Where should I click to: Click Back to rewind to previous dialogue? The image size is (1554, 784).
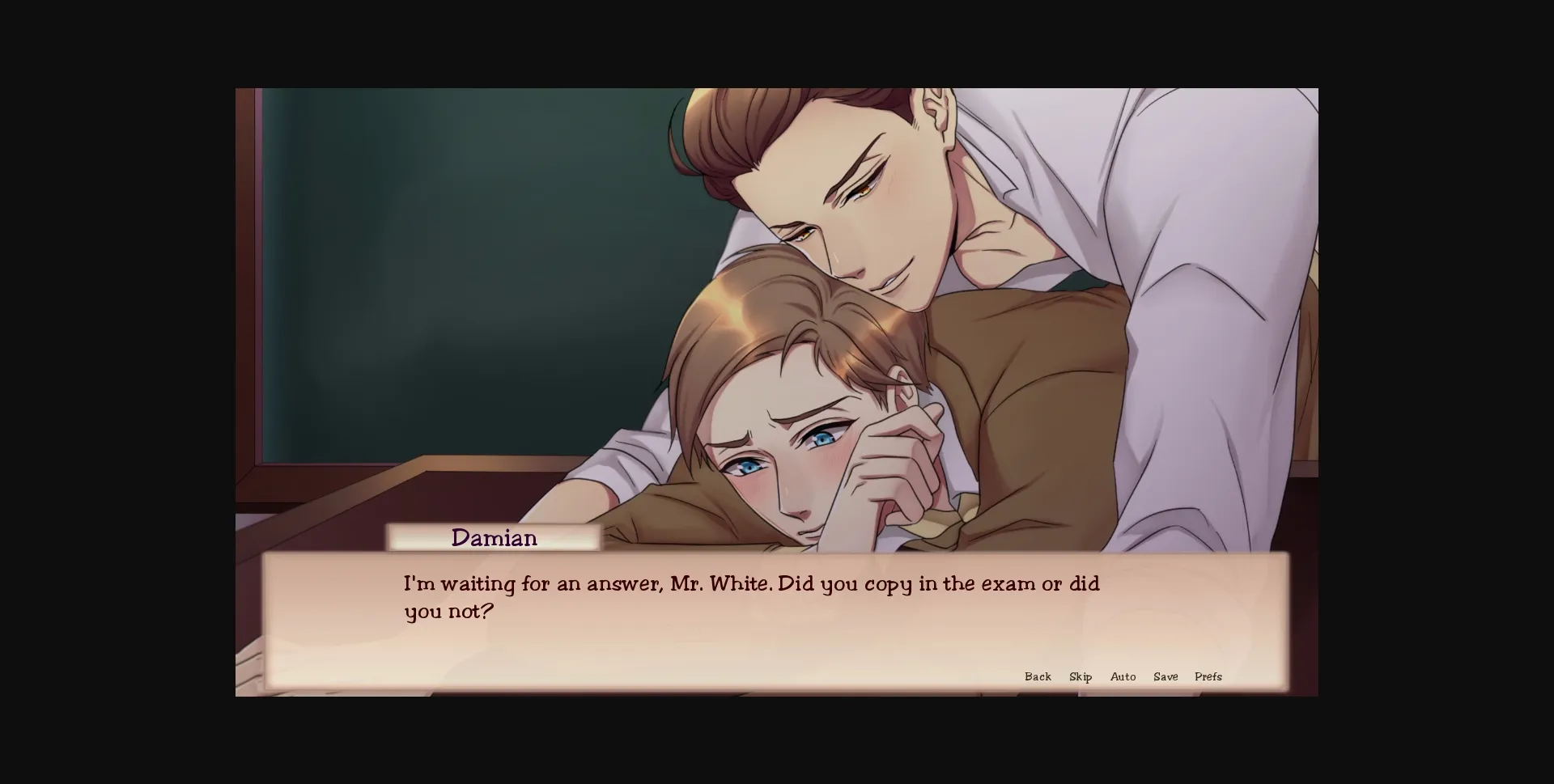pyautogui.click(x=1038, y=676)
